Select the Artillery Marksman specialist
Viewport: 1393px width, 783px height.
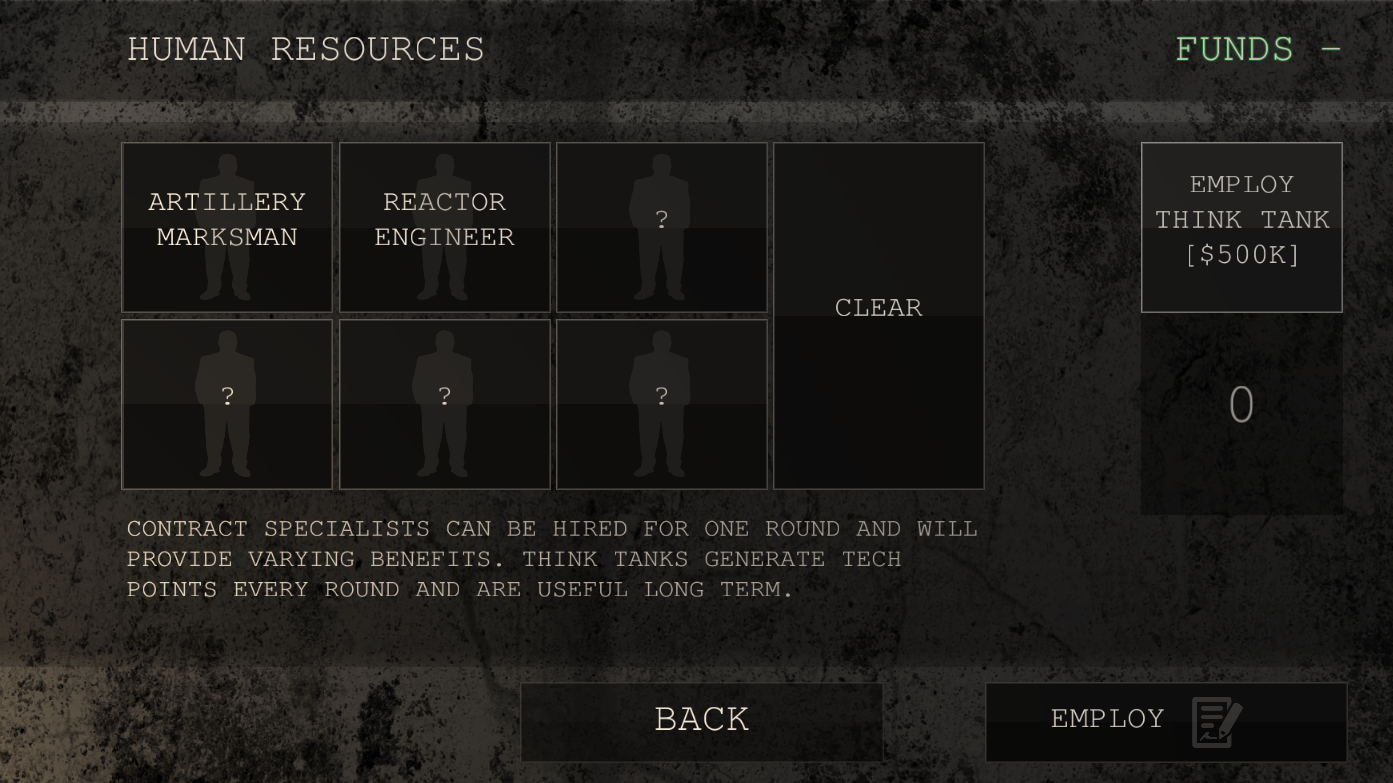point(227,227)
